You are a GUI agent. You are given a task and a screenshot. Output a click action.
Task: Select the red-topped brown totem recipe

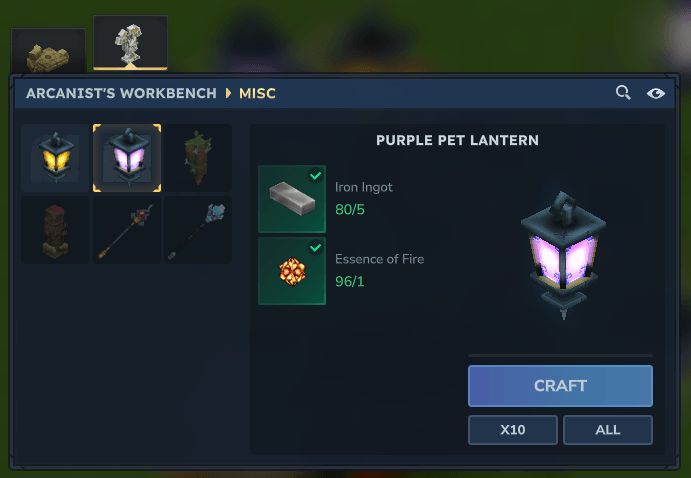[56, 230]
